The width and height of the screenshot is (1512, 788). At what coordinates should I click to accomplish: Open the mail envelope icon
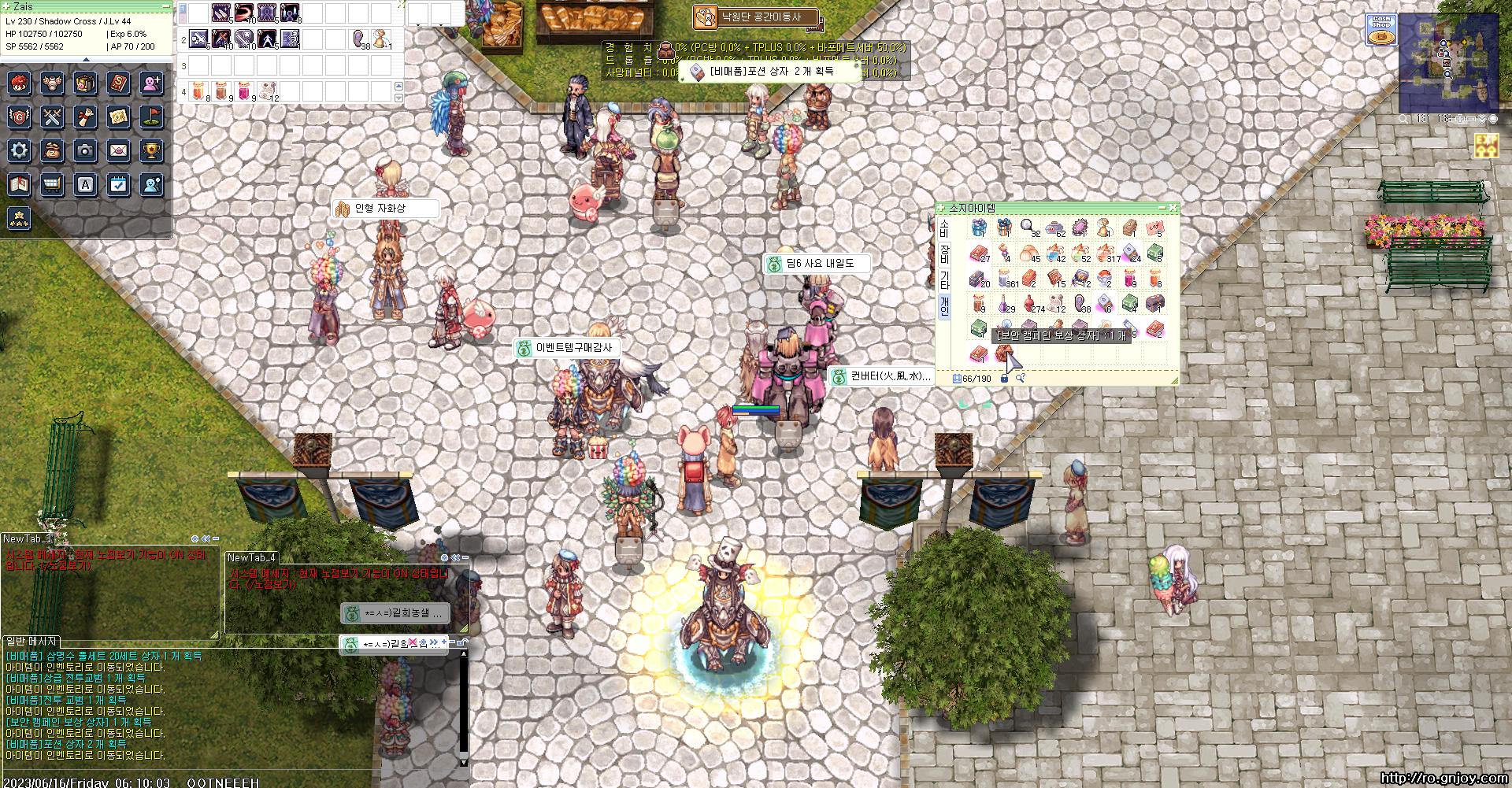pos(119,150)
